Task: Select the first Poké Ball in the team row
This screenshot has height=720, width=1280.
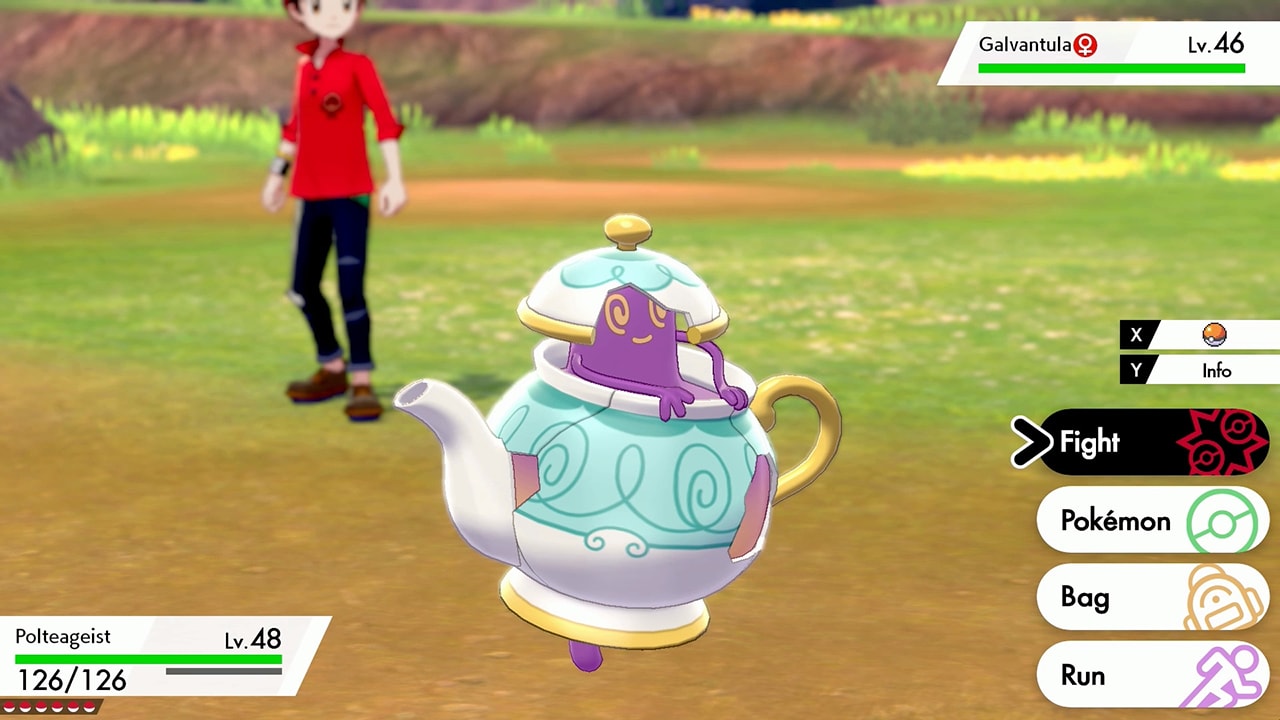Action: [9, 705]
